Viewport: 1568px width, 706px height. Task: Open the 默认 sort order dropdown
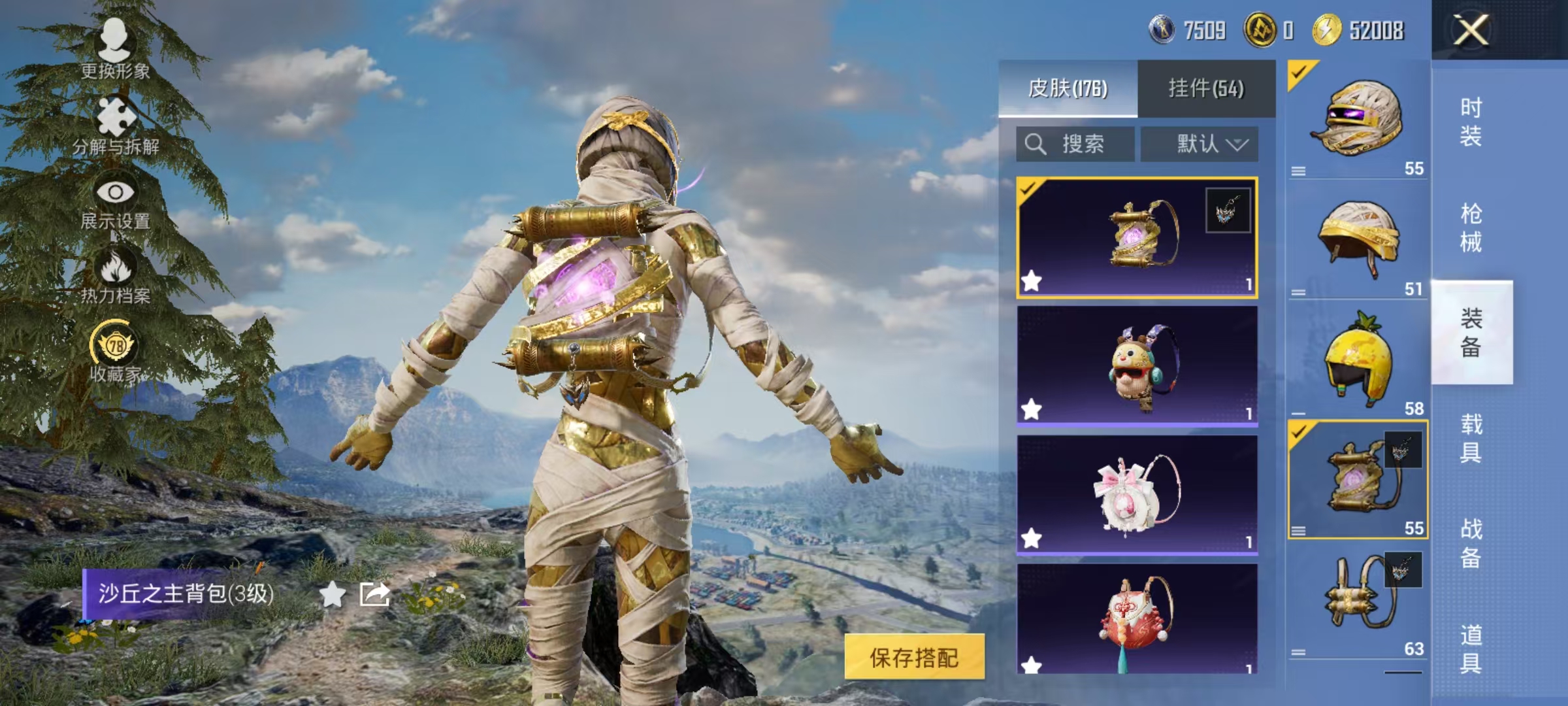(x=1201, y=144)
